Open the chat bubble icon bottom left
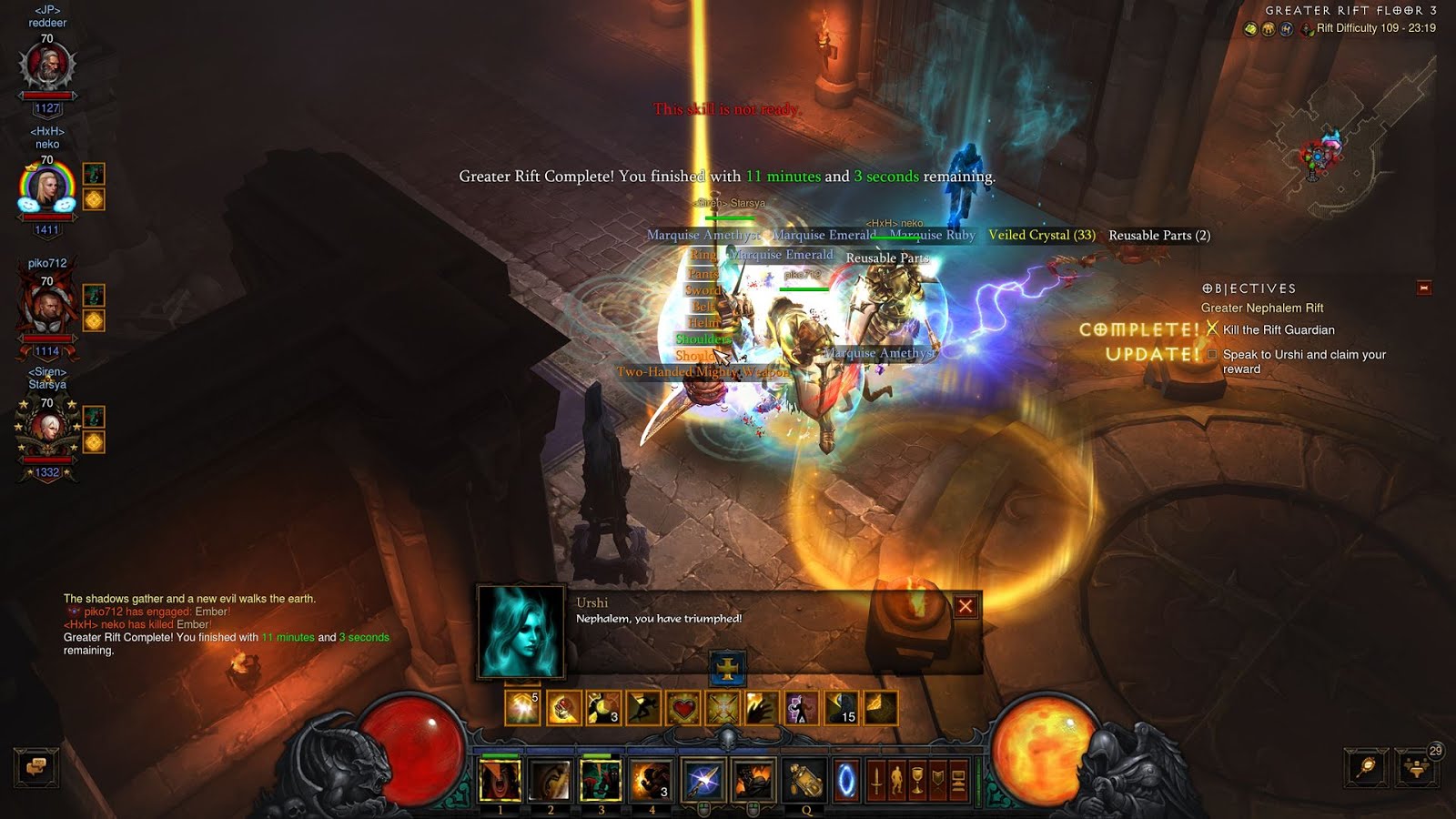 coord(35,767)
